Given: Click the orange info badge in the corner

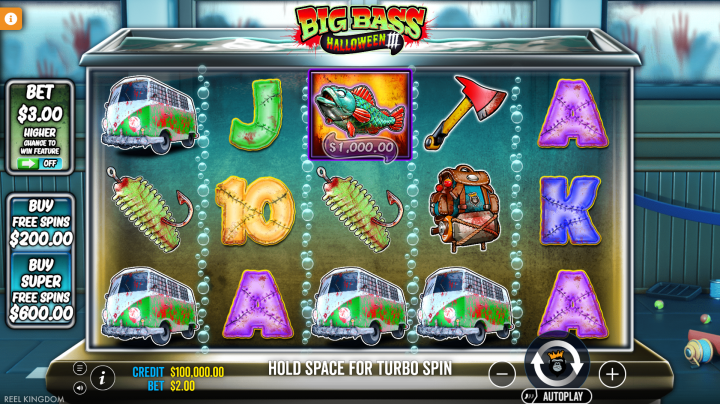Looking at the screenshot, I should [x=11, y=19].
